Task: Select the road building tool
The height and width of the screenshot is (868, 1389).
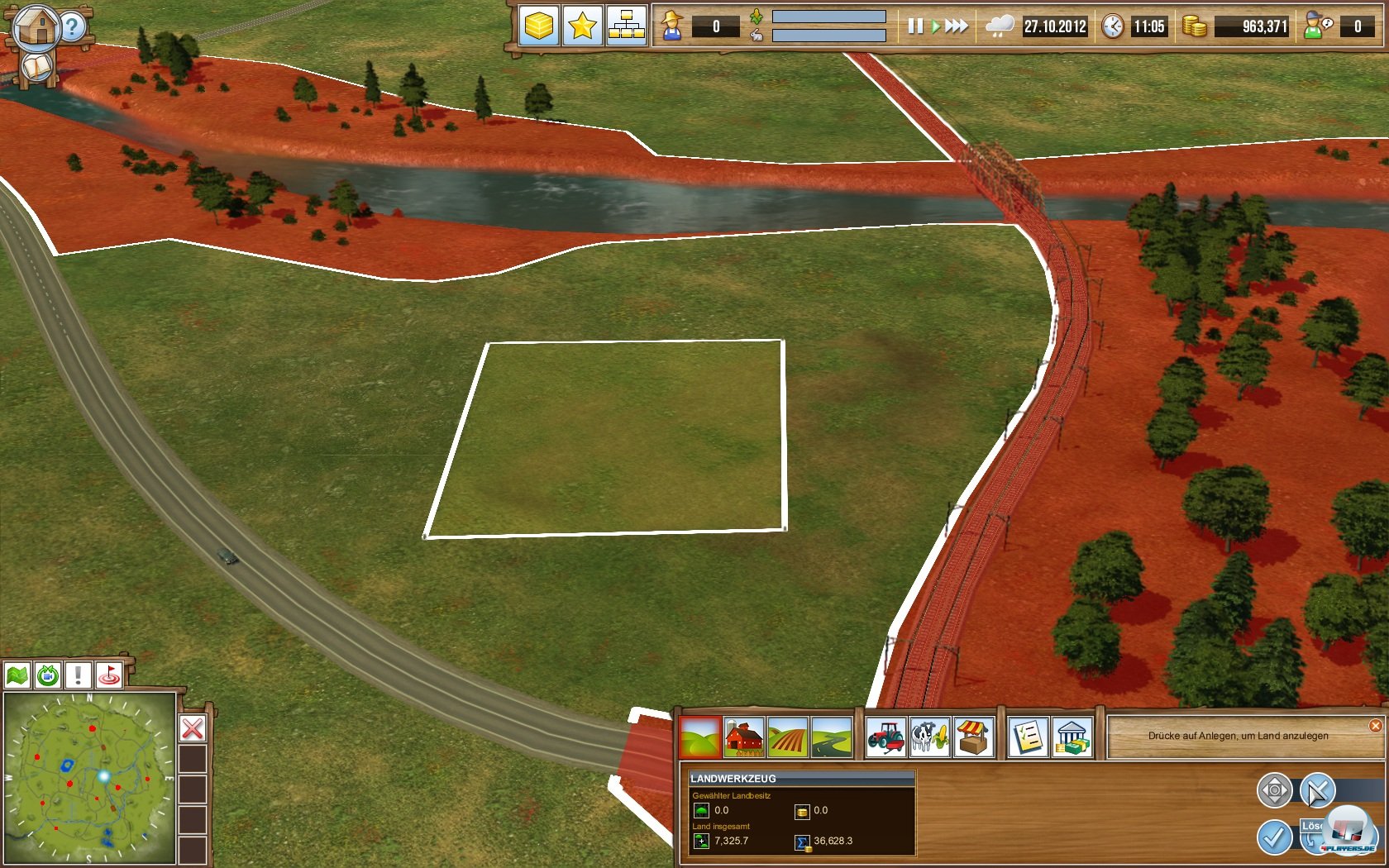Action: (831, 736)
